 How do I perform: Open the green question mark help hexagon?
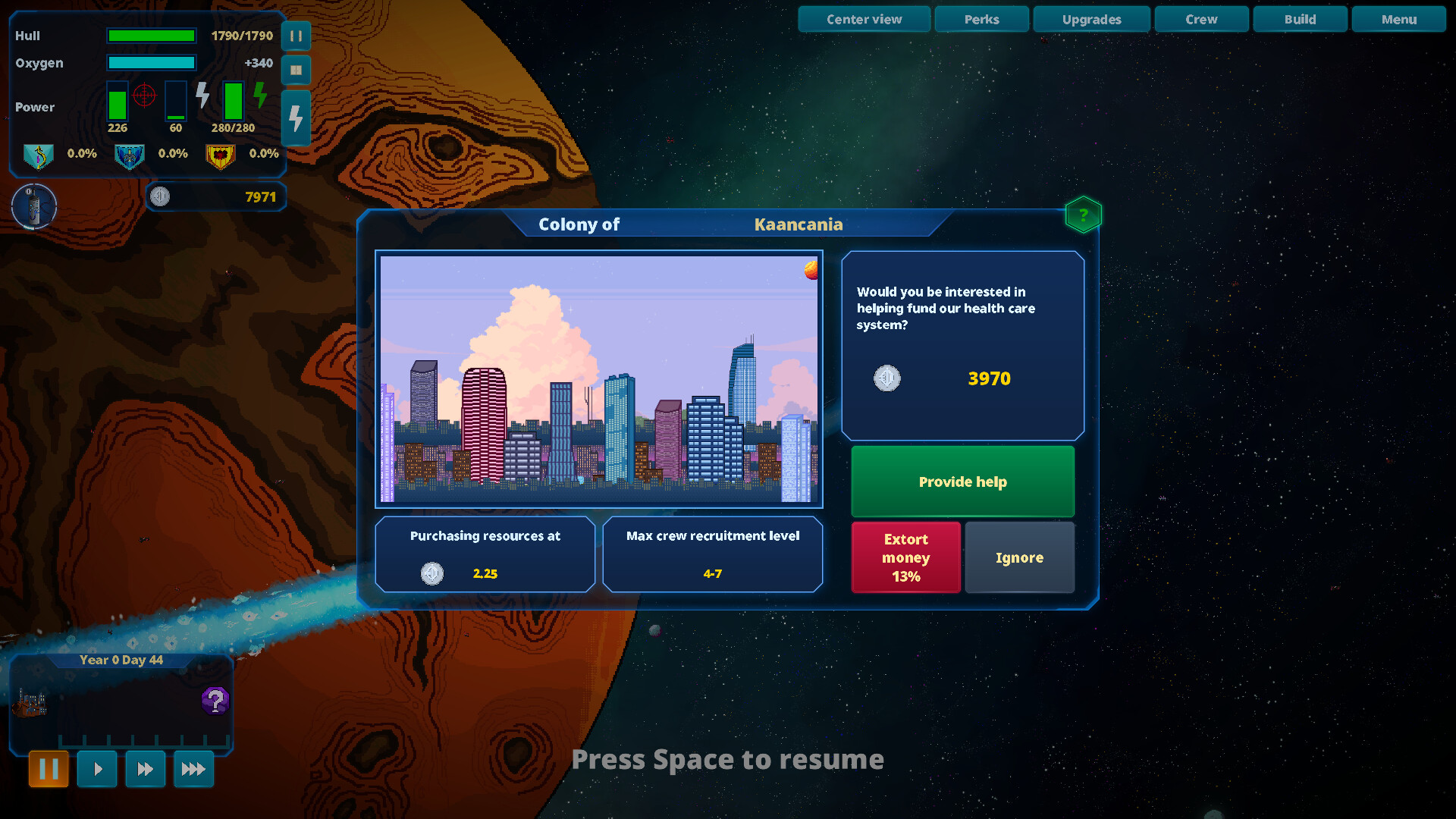point(1083,215)
